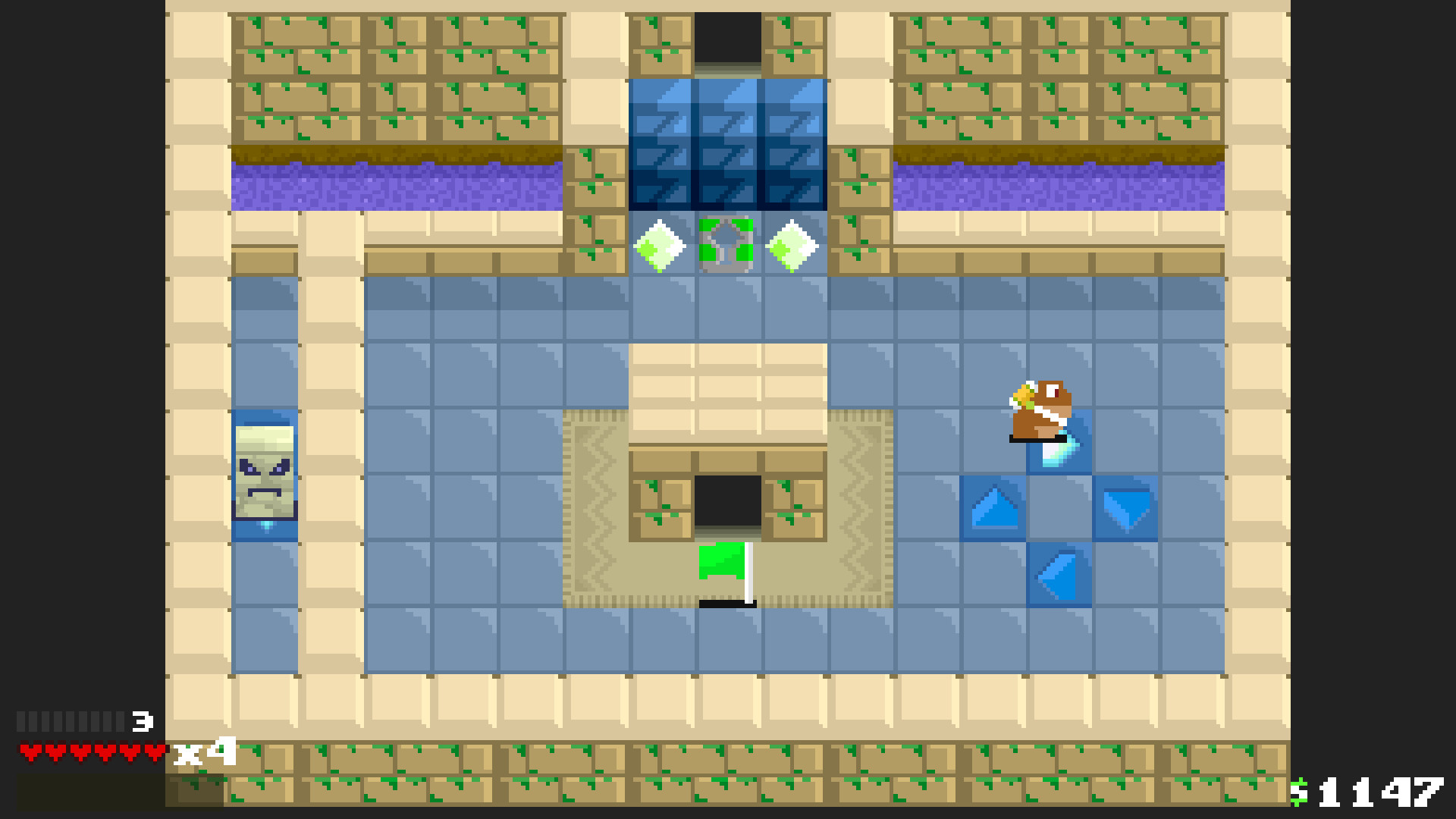Select the player character holding the axe
Viewport: 1456px width, 819px height.
point(1040,409)
